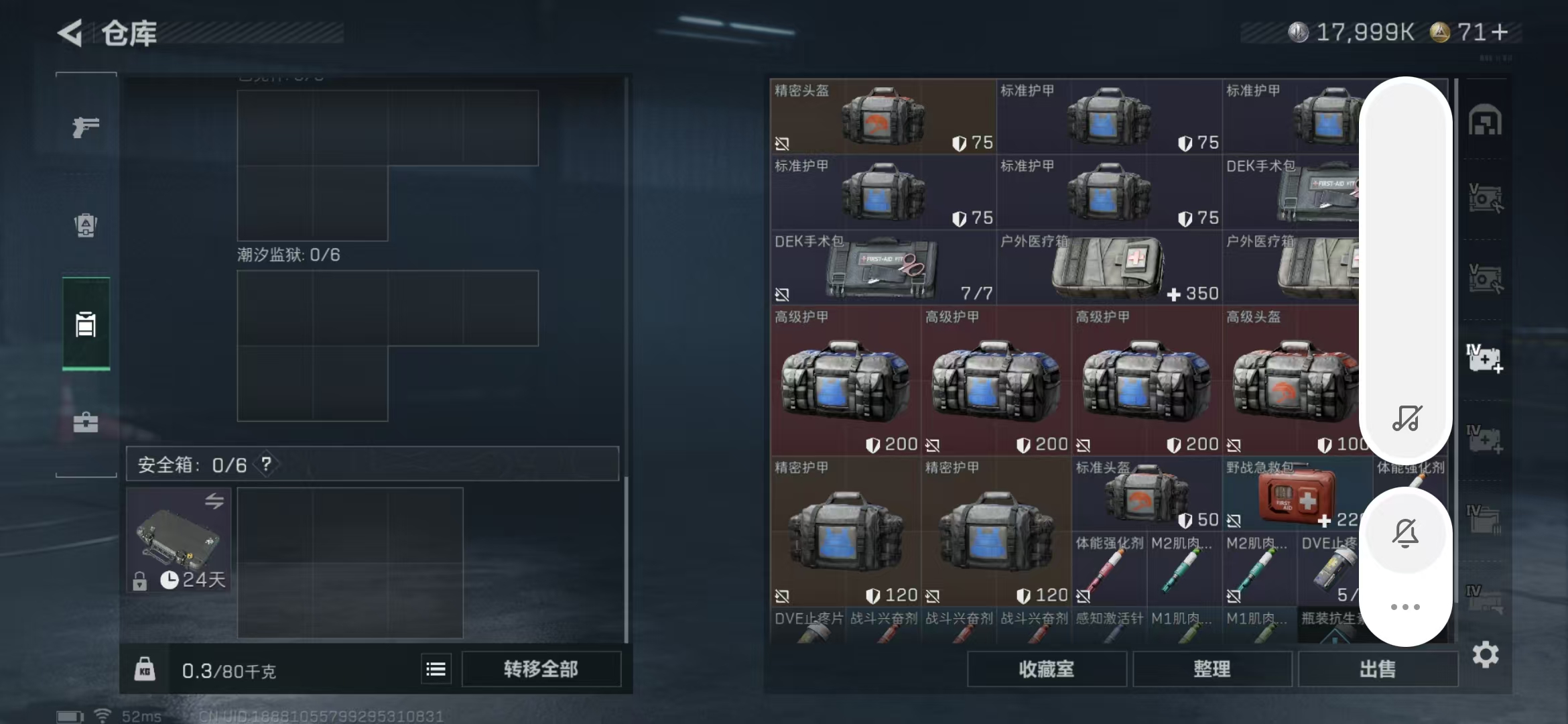
Task: Tap the muted bell overlay button
Action: tap(1405, 534)
